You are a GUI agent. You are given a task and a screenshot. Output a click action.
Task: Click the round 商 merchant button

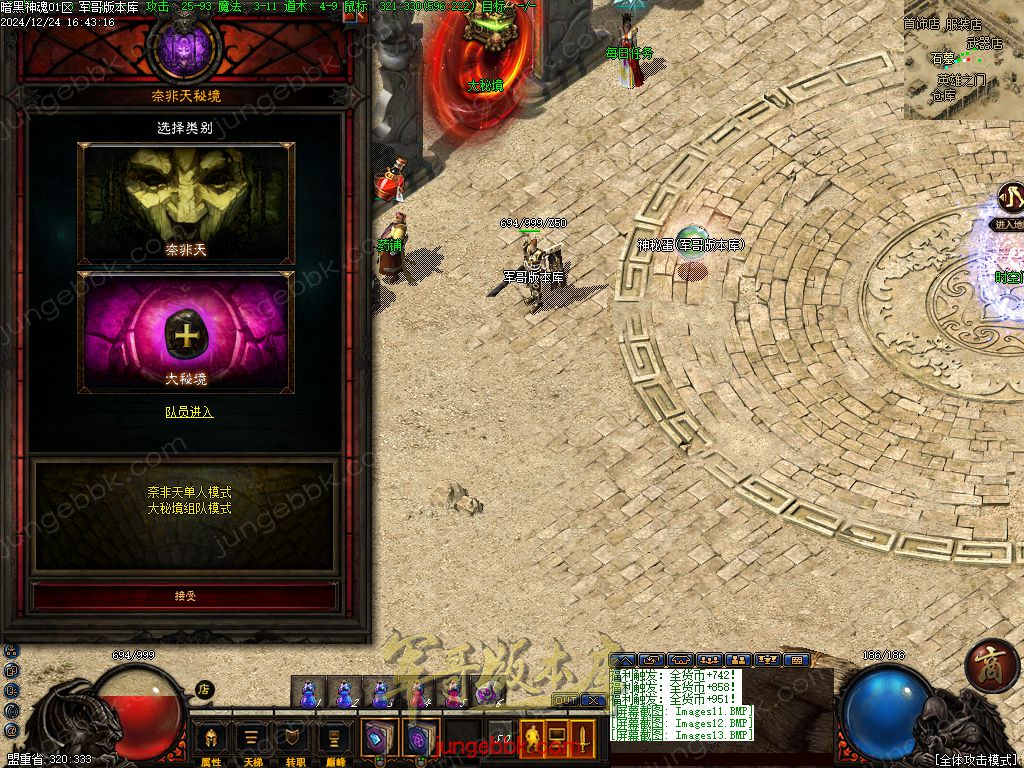pyautogui.click(x=992, y=666)
